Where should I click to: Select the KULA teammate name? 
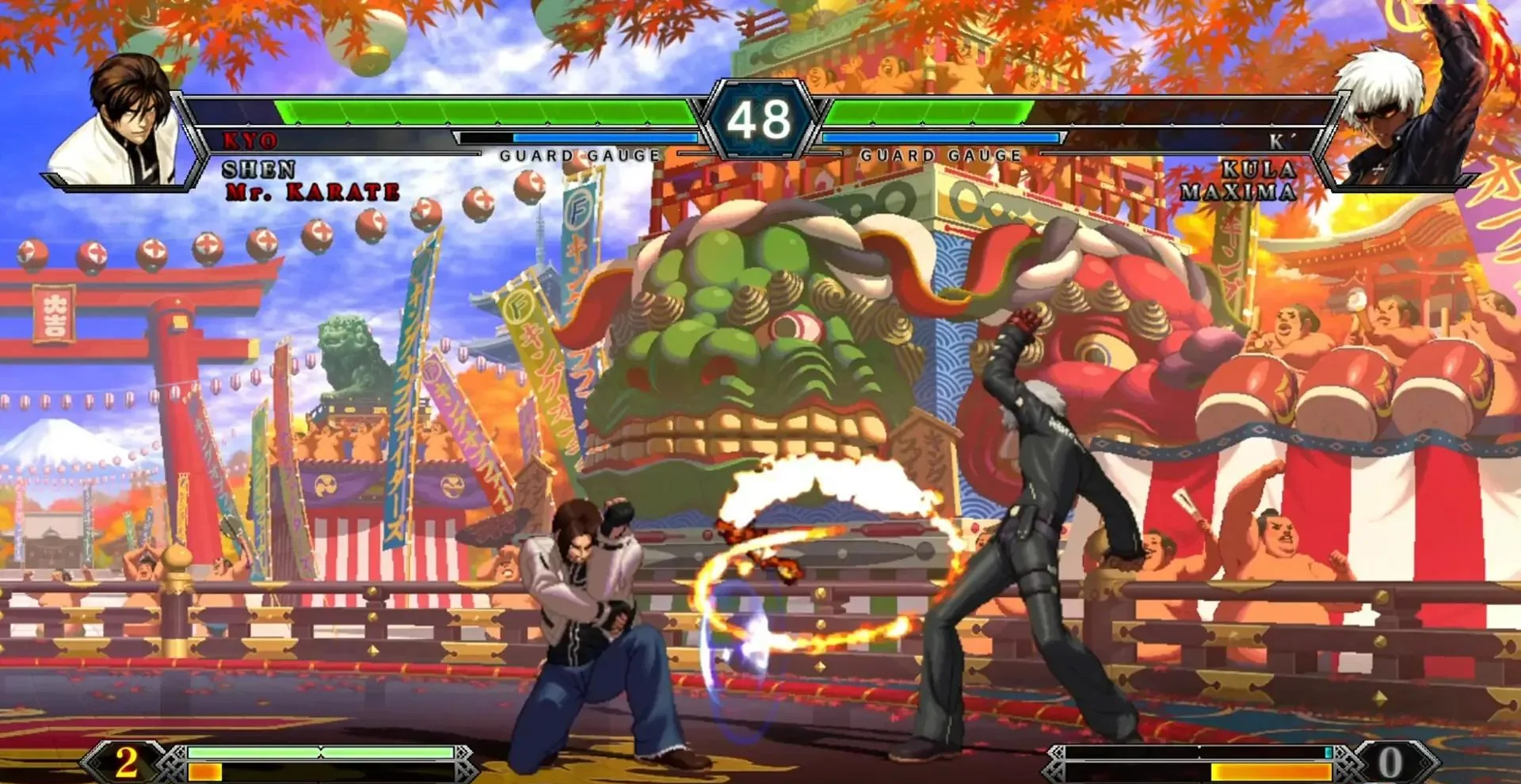point(1259,169)
